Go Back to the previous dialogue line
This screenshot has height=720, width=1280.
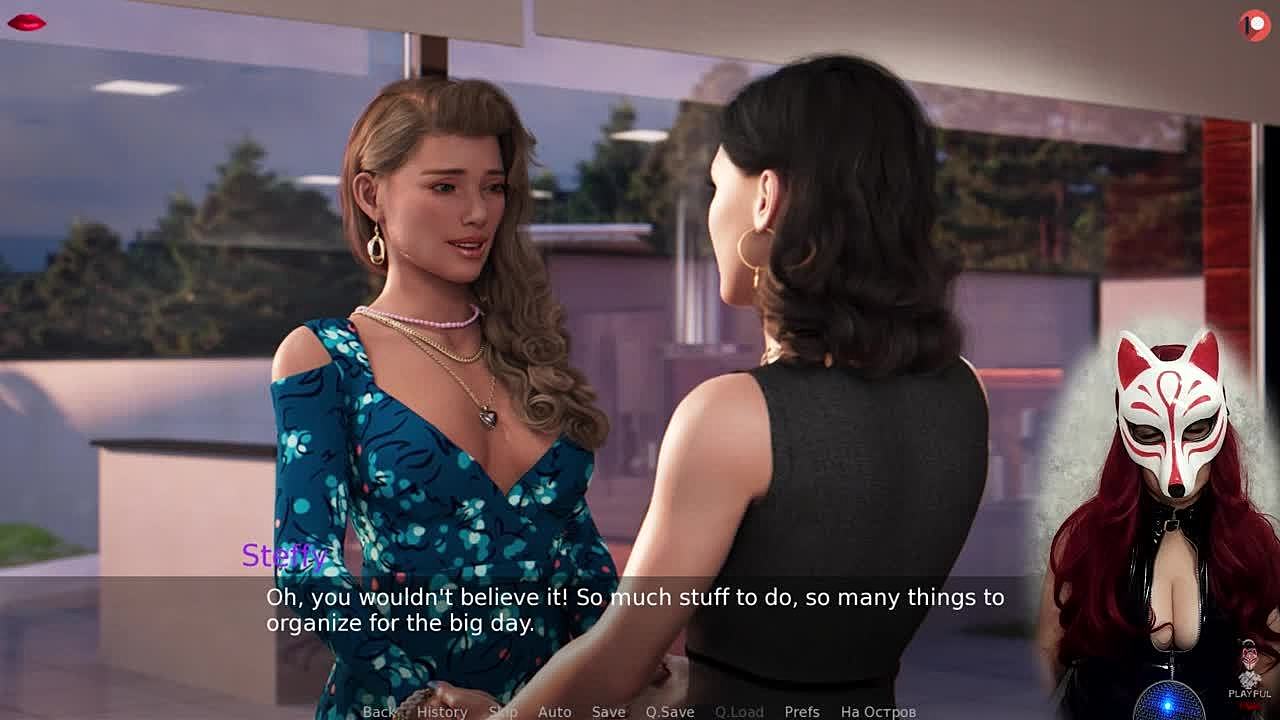click(379, 711)
